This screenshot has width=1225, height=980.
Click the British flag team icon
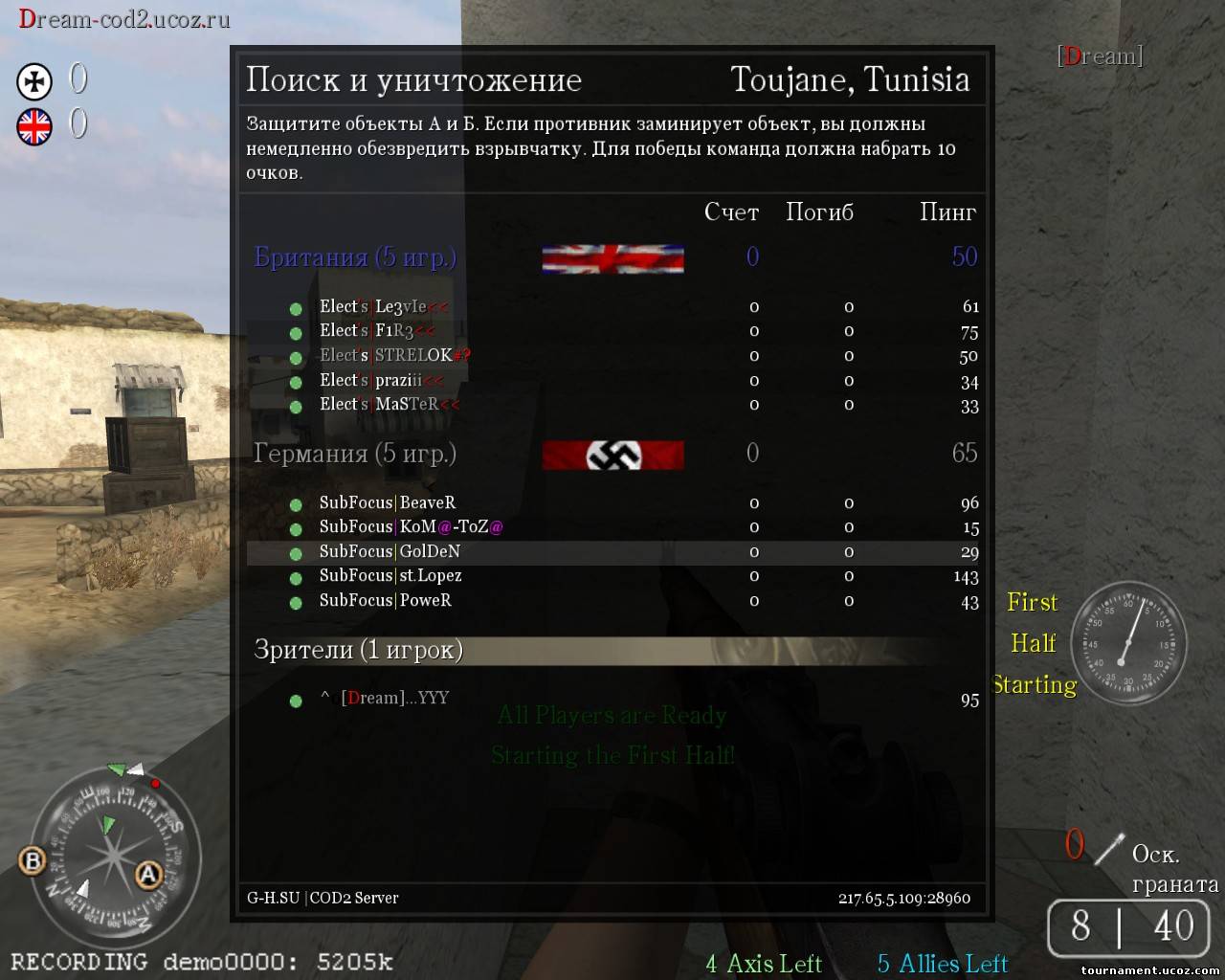point(34,126)
